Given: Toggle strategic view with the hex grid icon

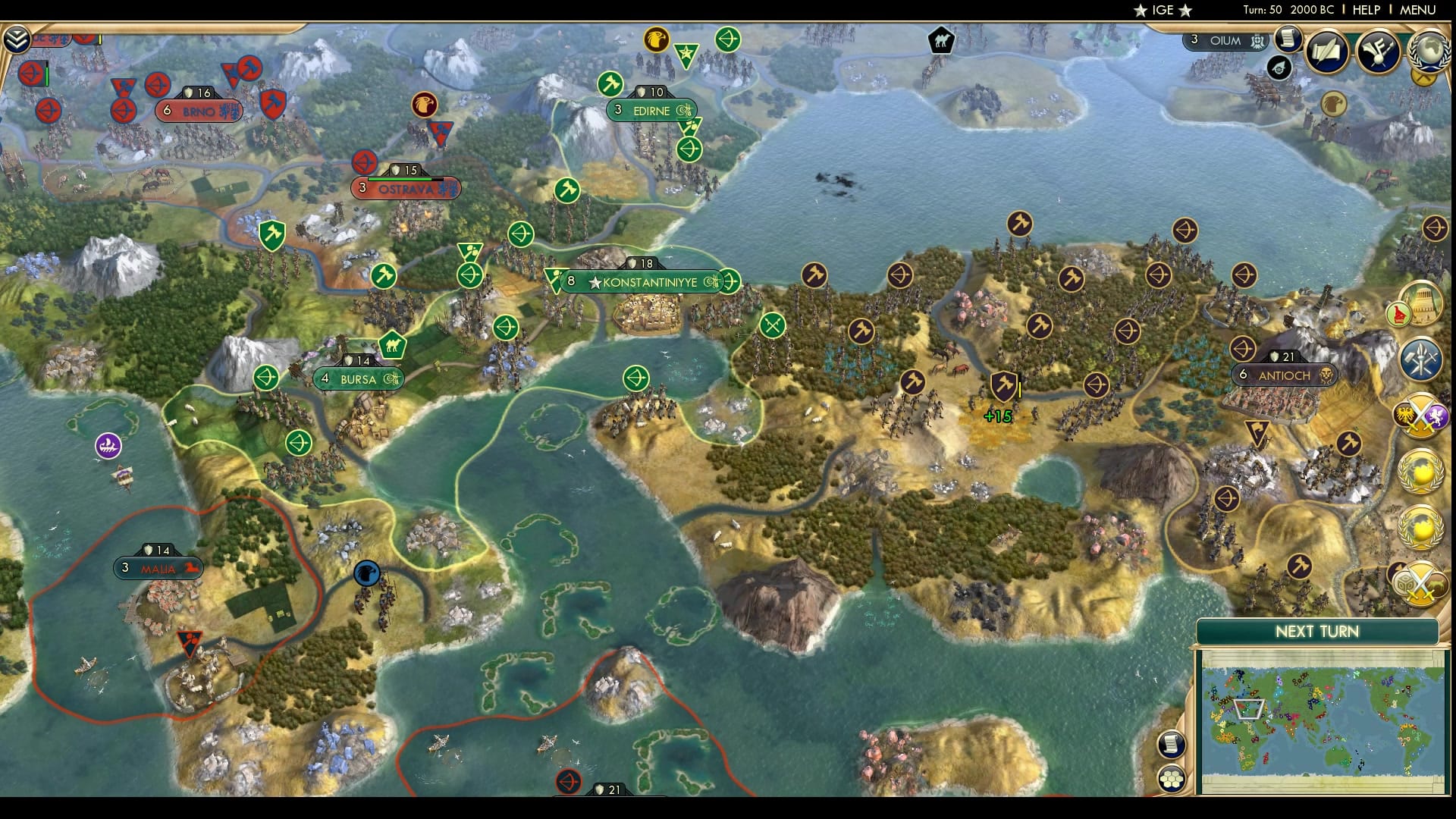Looking at the screenshot, I should tap(1172, 779).
